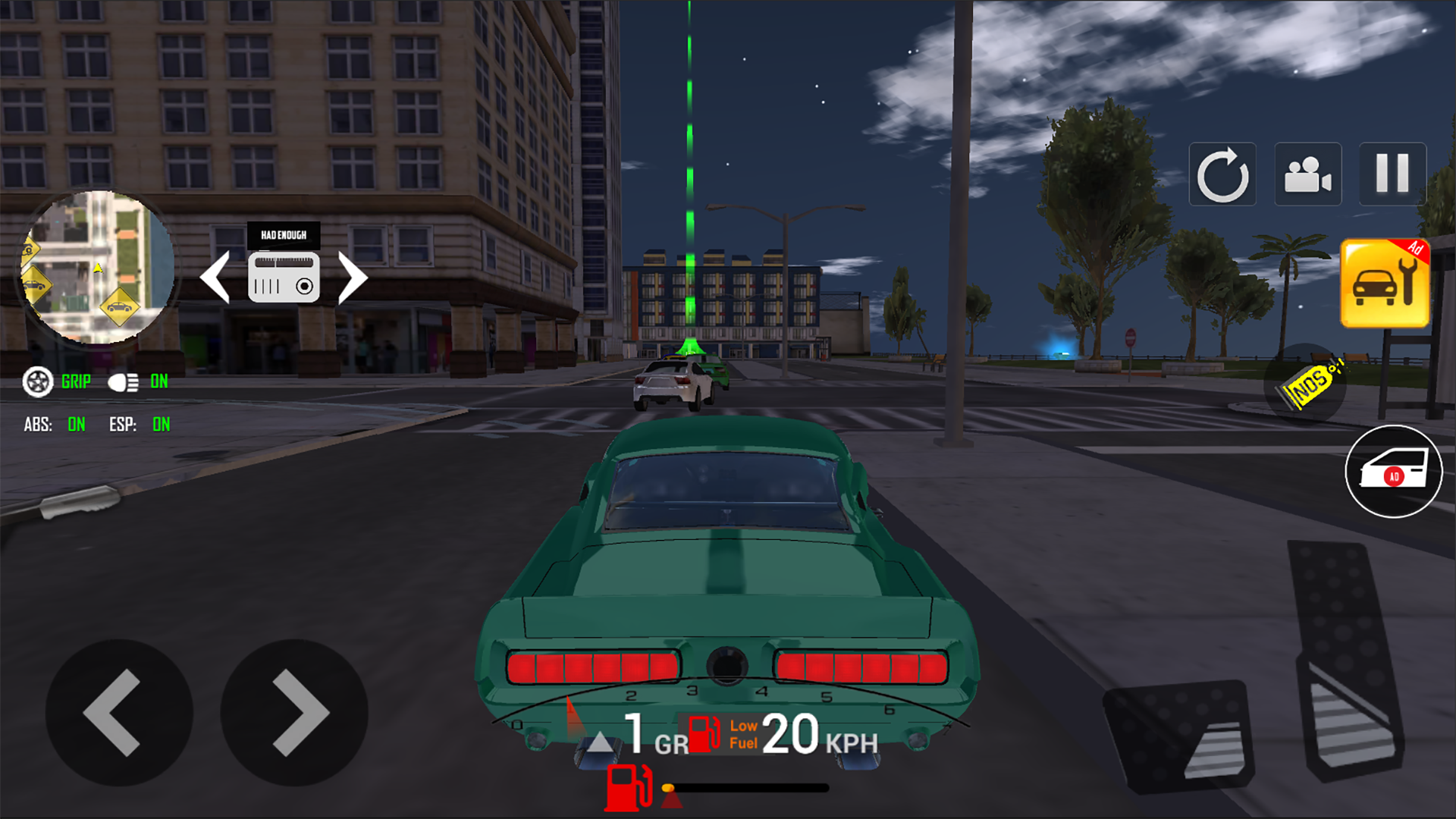Pause the game
The height and width of the screenshot is (819, 1456).
tap(1392, 174)
